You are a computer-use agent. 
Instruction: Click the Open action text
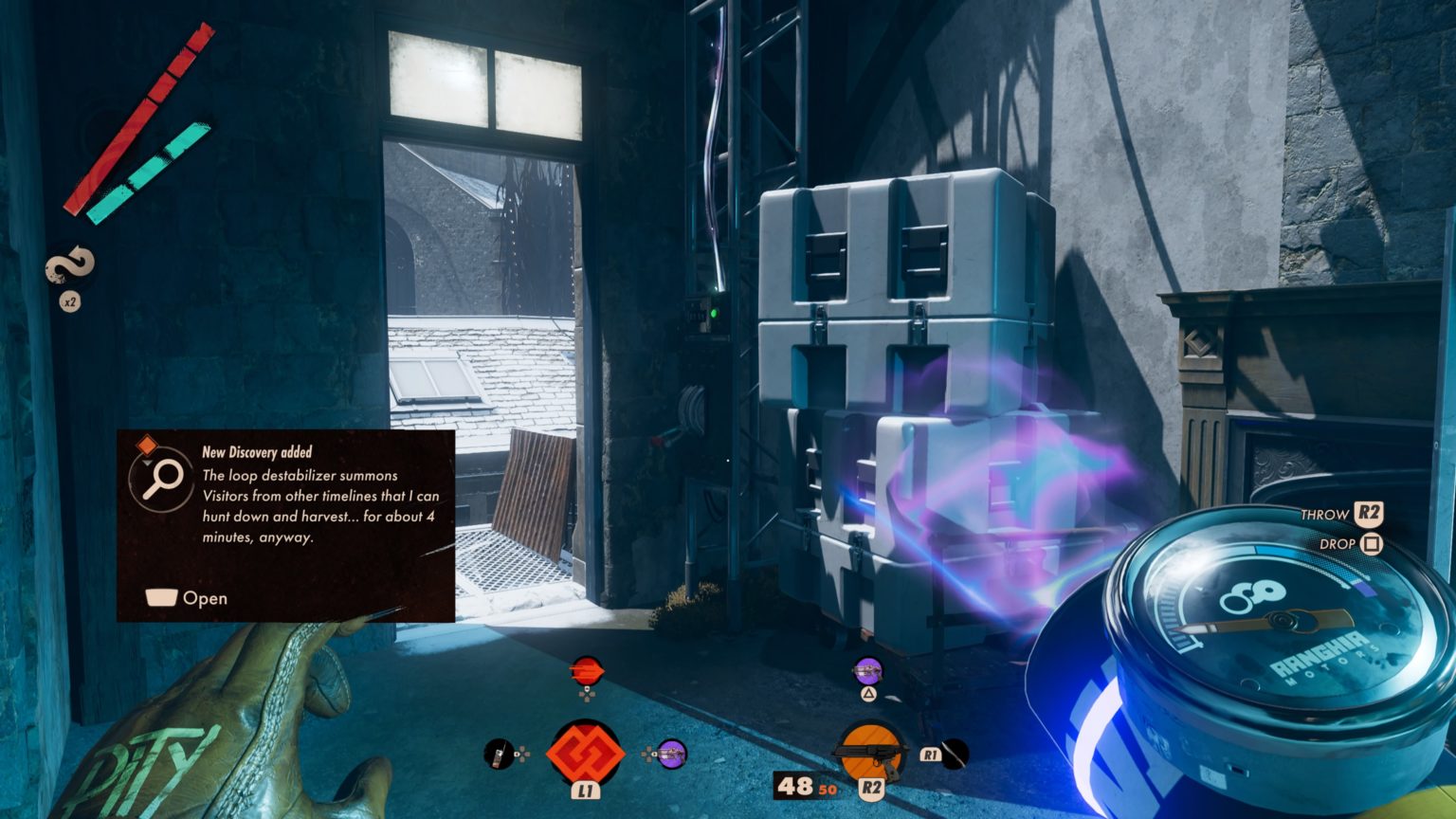(208, 598)
